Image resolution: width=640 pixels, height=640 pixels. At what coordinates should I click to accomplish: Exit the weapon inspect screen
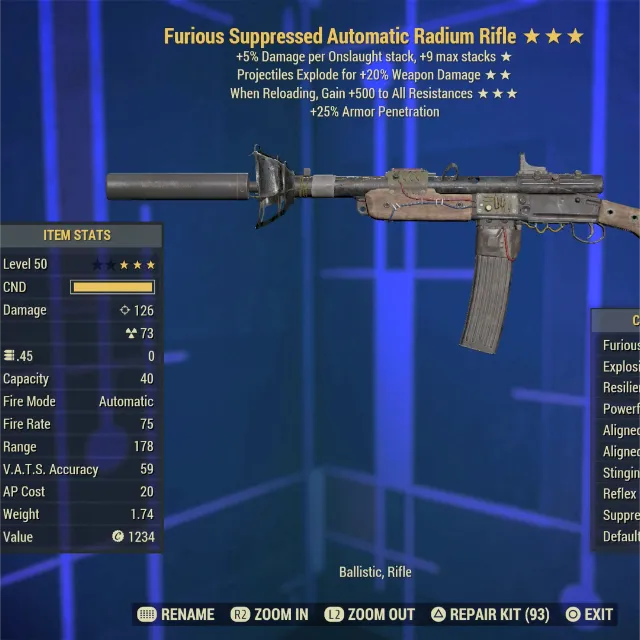(x=590, y=614)
